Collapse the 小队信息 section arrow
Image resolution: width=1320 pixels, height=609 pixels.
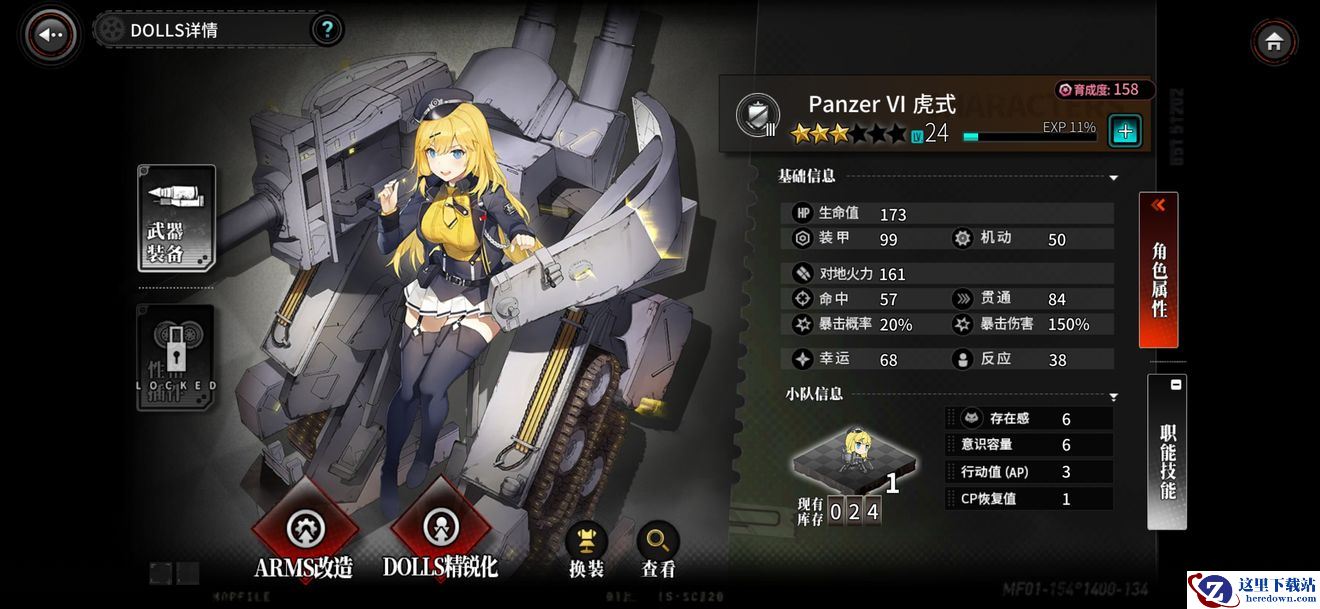point(1113,397)
